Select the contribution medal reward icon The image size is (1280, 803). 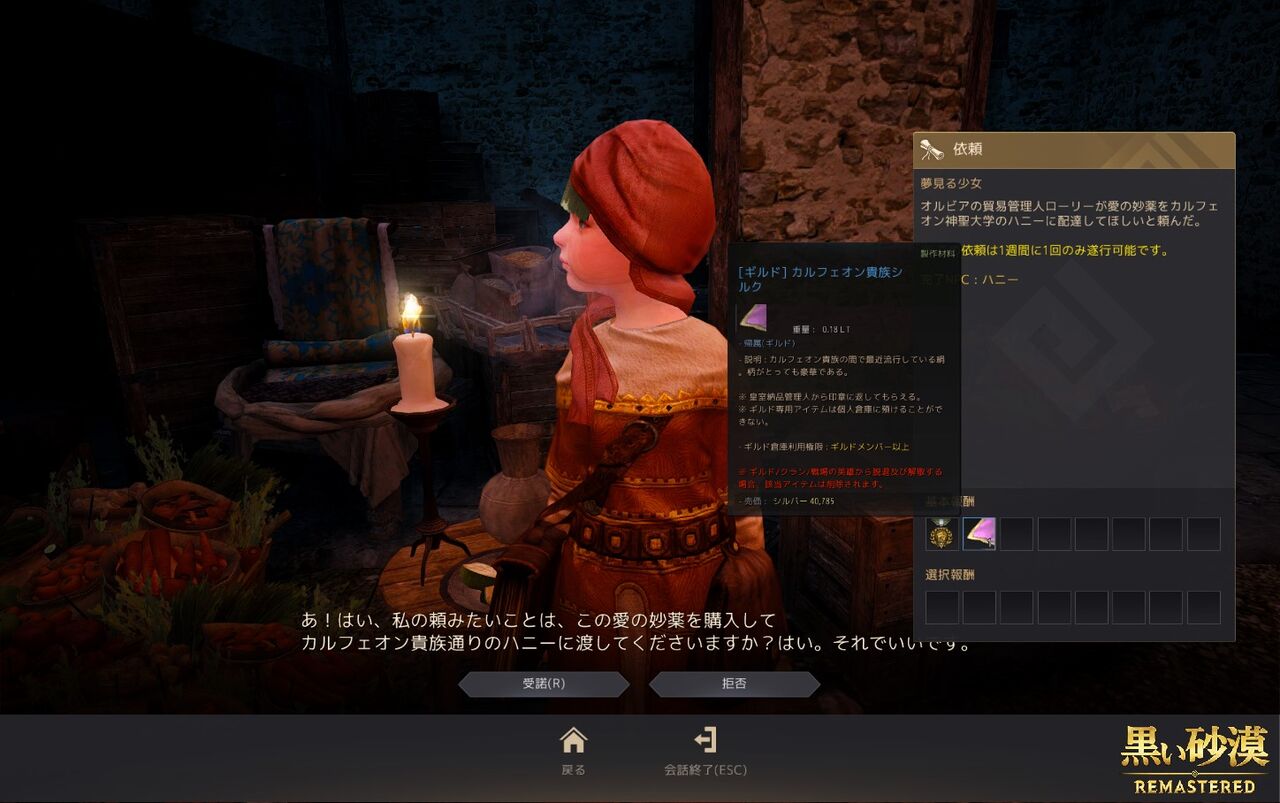click(941, 534)
